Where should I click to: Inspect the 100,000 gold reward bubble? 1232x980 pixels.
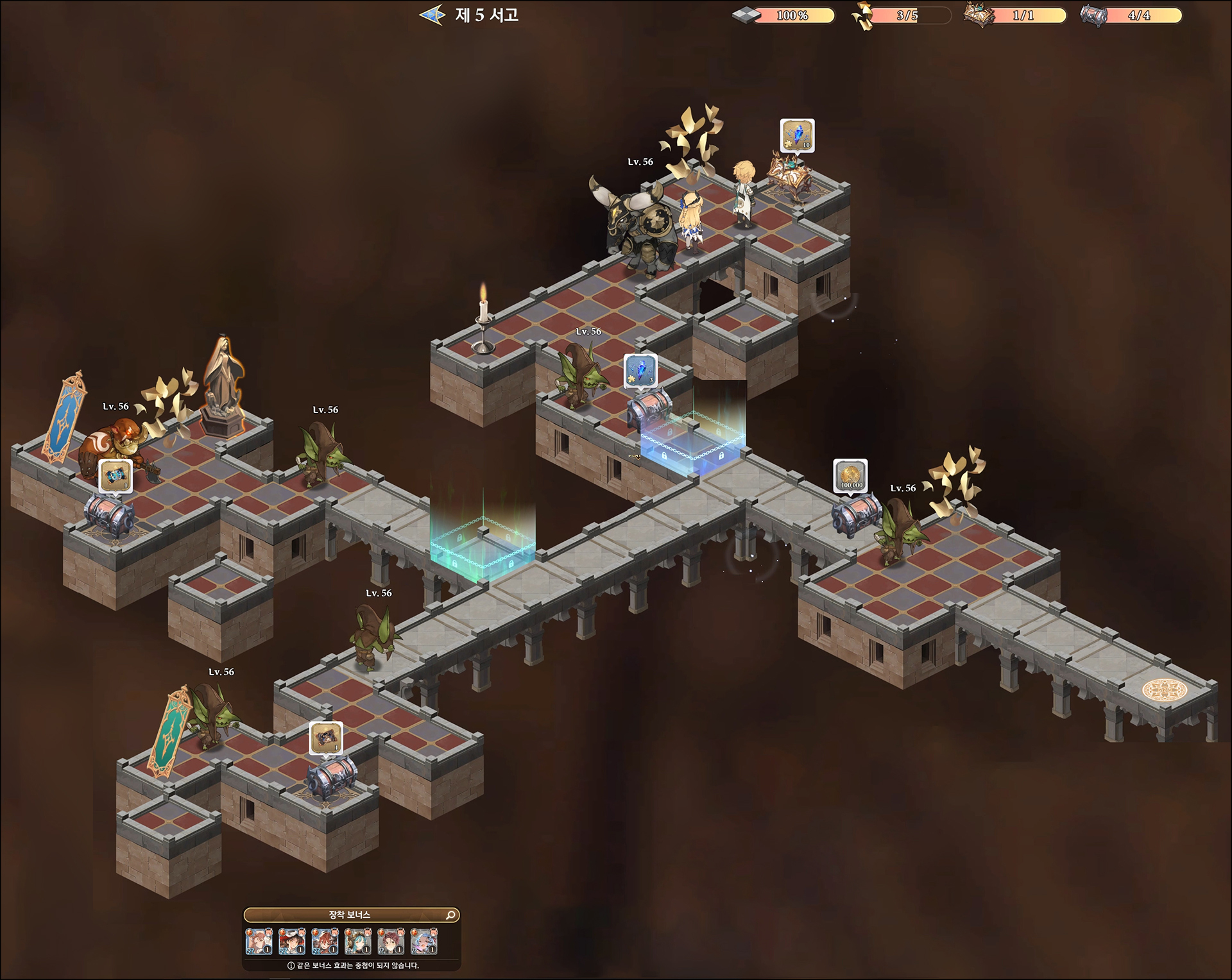[851, 476]
